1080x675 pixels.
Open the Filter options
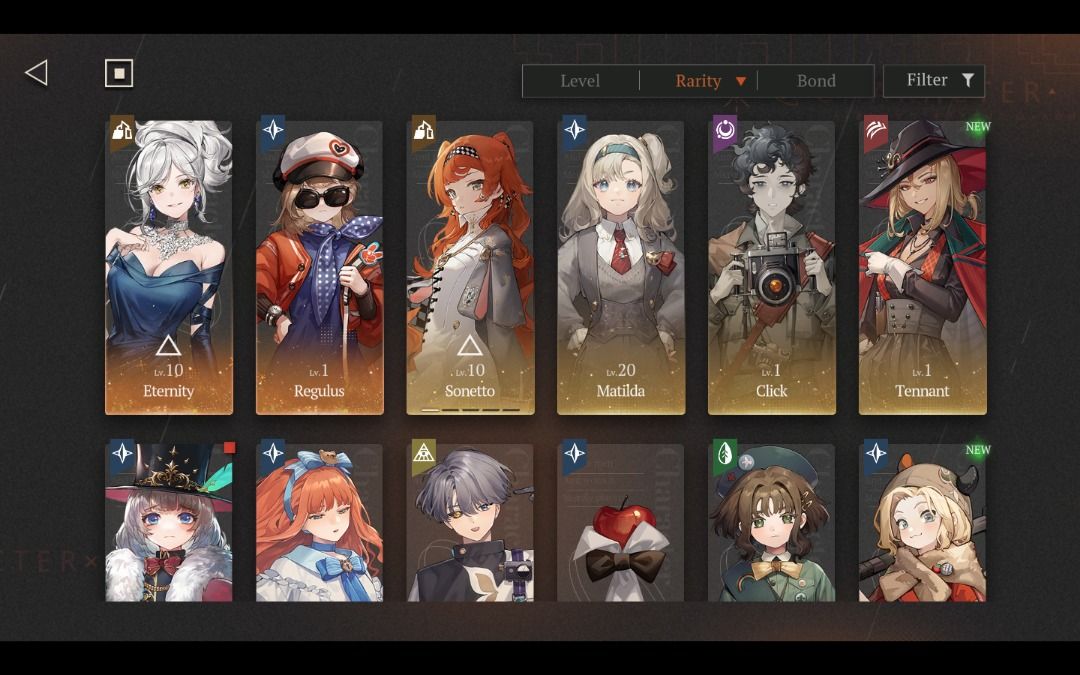(934, 81)
